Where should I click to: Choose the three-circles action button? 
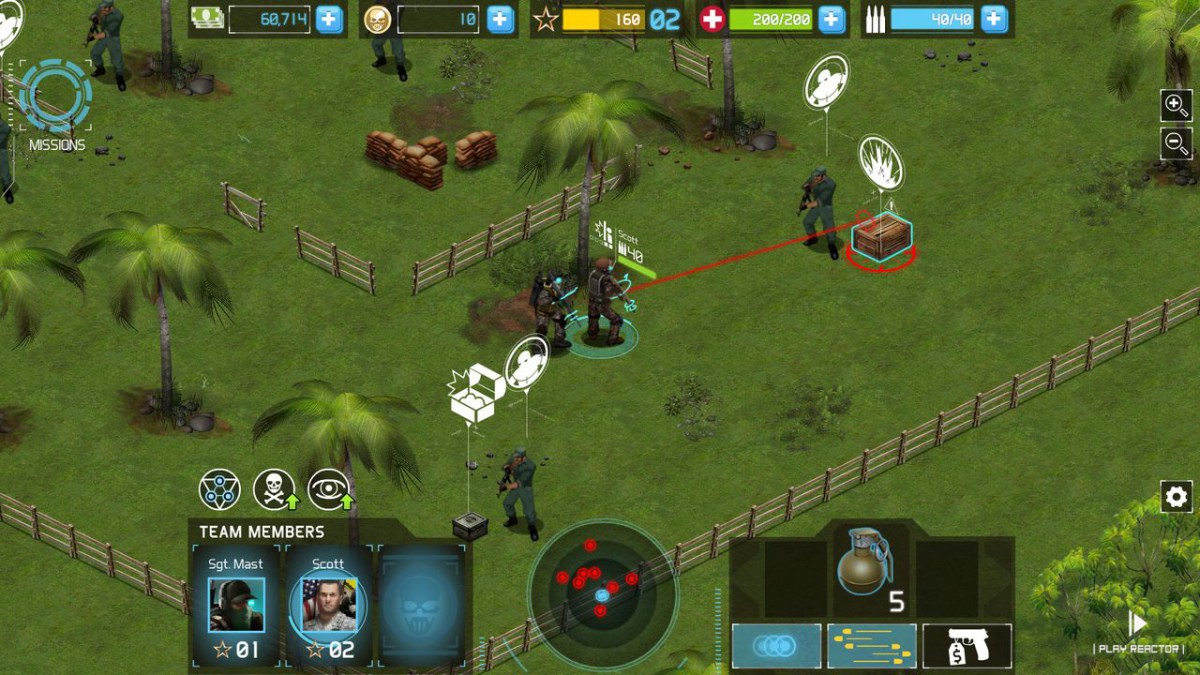pyautogui.click(x=776, y=646)
